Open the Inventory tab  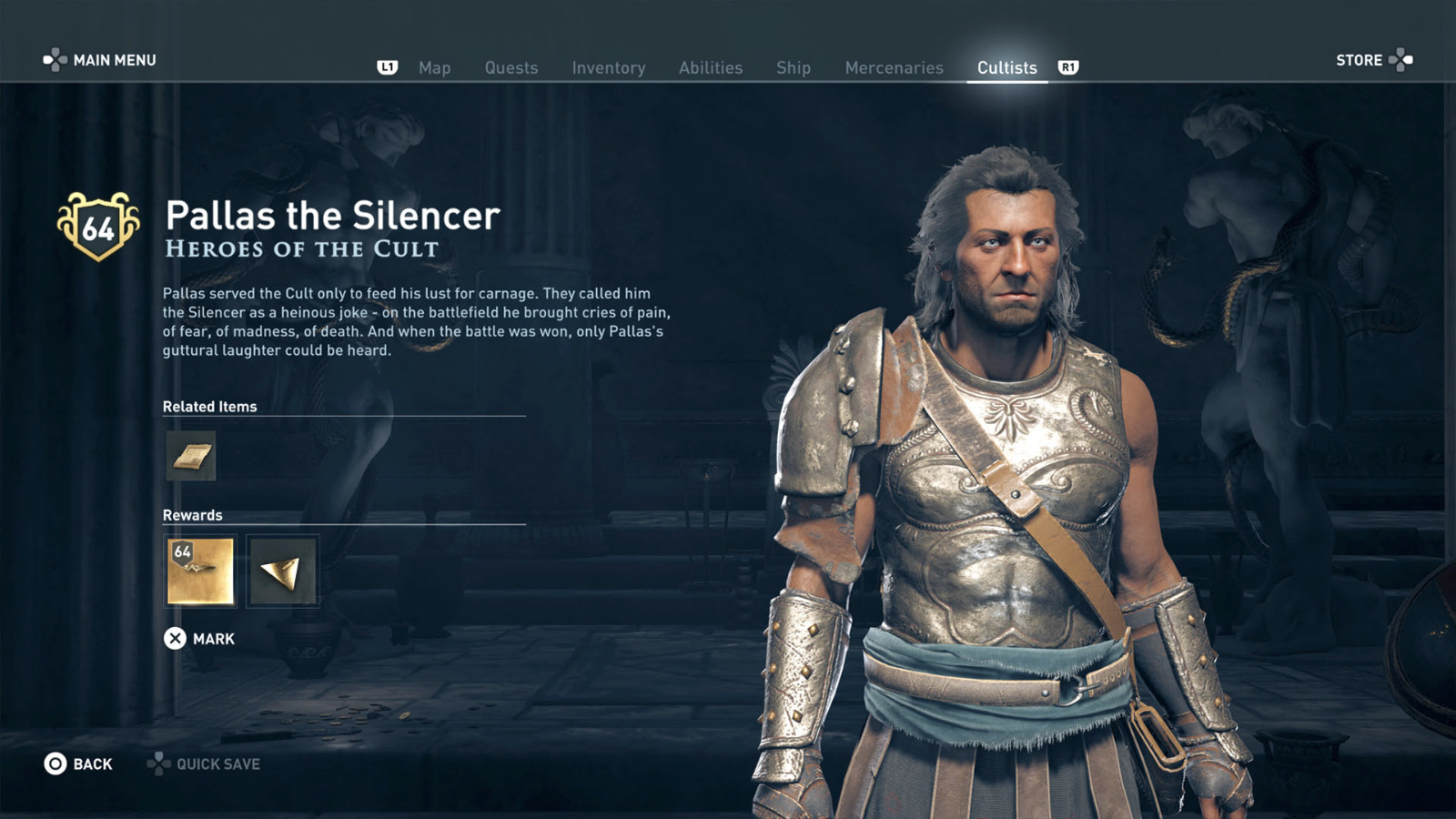608,66
